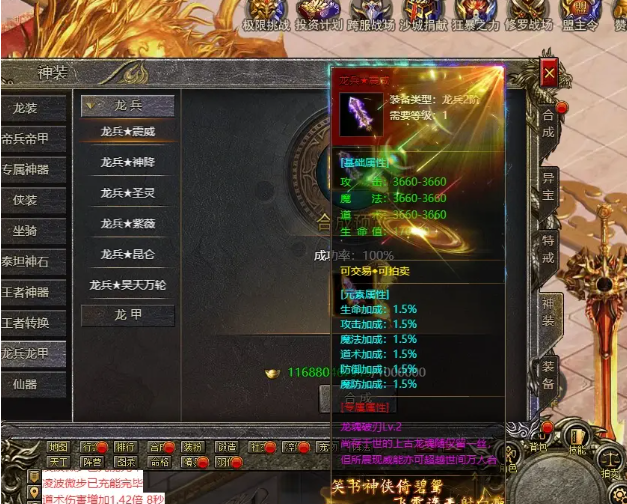Screen dimensions: 627x504
Task: Open the 狂暴之力 icon
Action: click(474, 15)
